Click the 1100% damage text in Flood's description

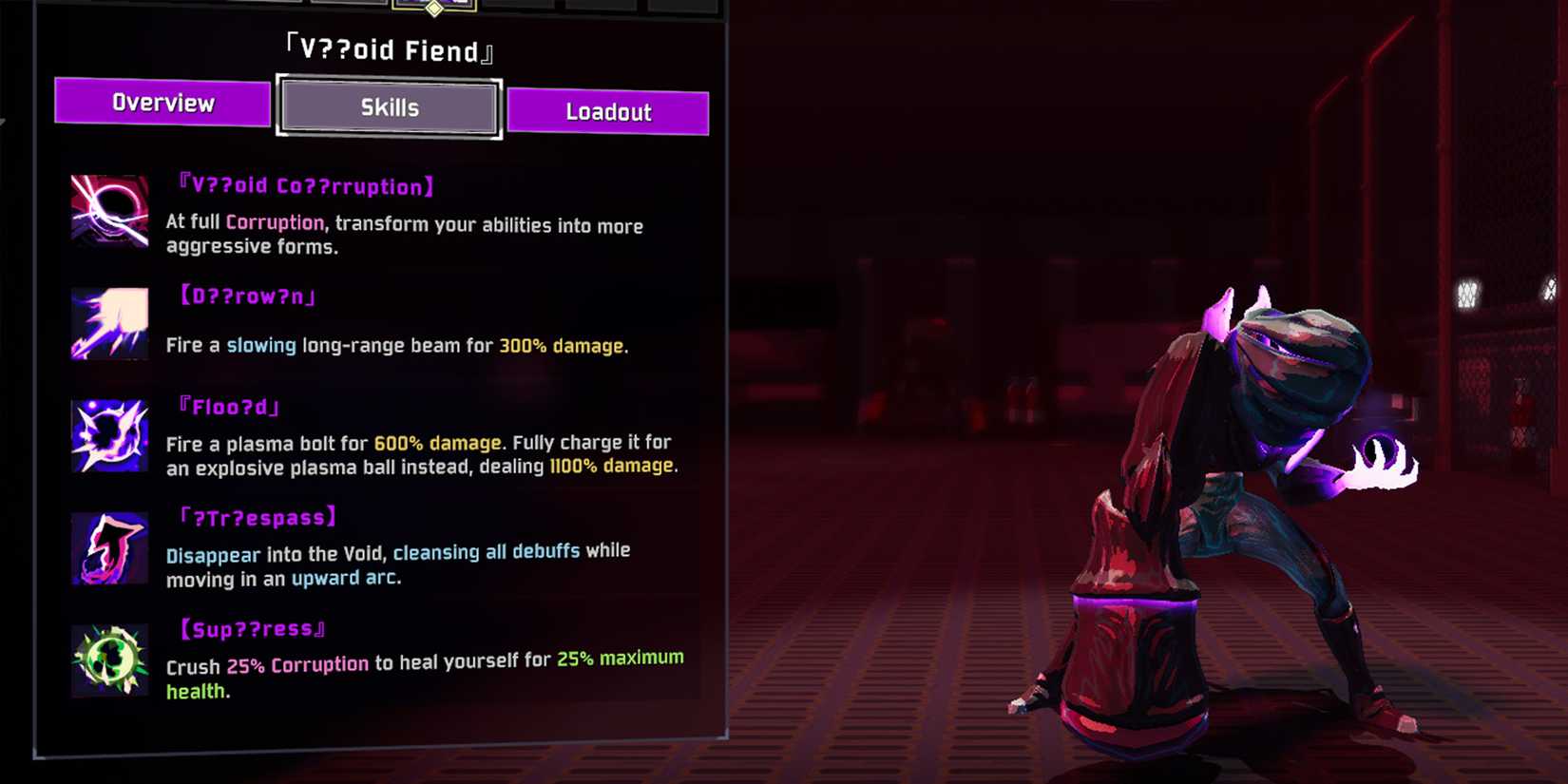[x=610, y=465]
